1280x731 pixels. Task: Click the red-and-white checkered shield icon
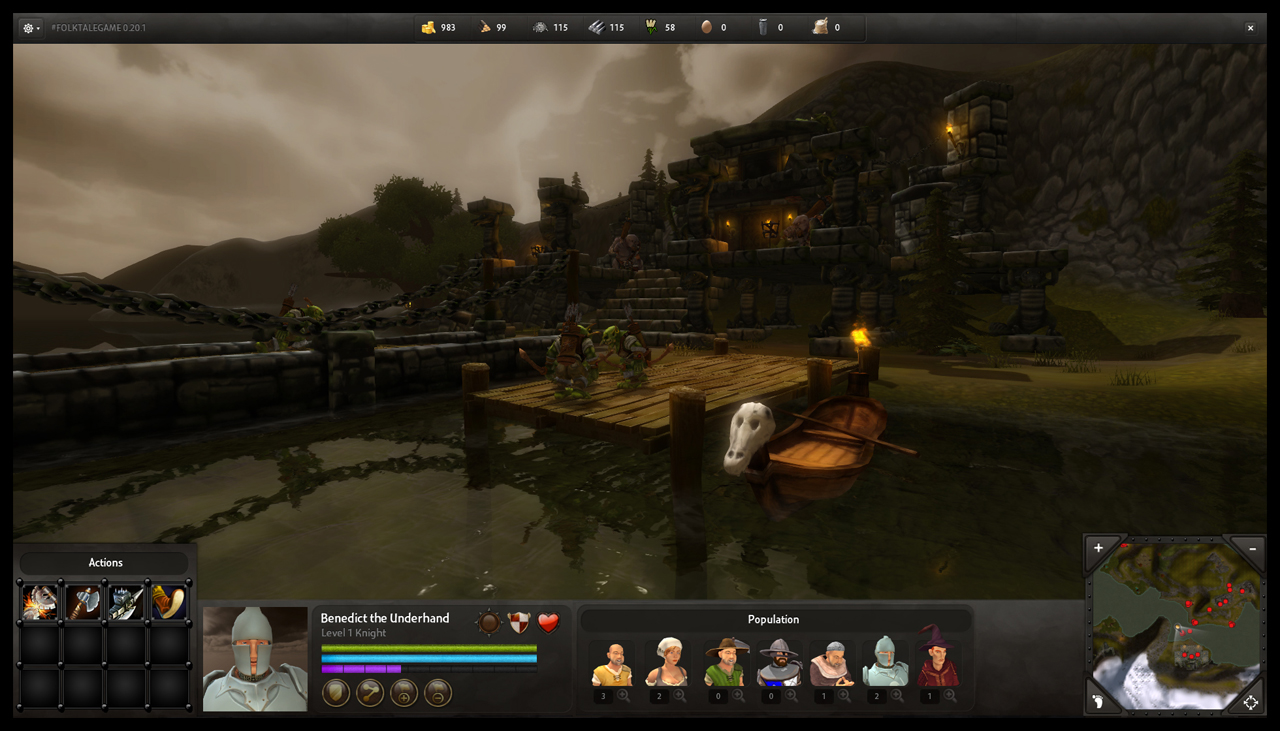(518, 623)
